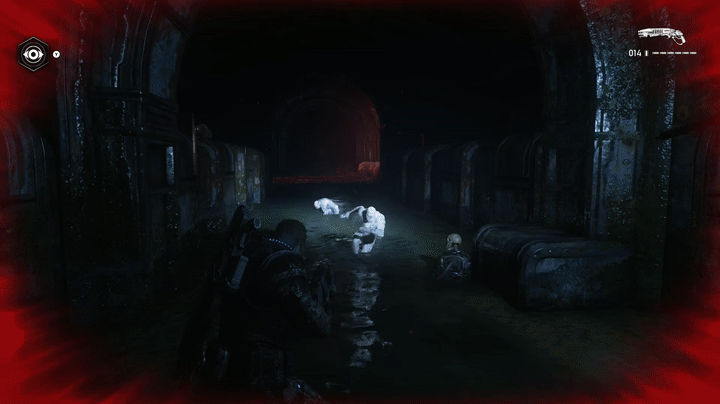Activate the hexagonal eye ability icon
Screen dimensions: 720x404
(x=32, y=53)
